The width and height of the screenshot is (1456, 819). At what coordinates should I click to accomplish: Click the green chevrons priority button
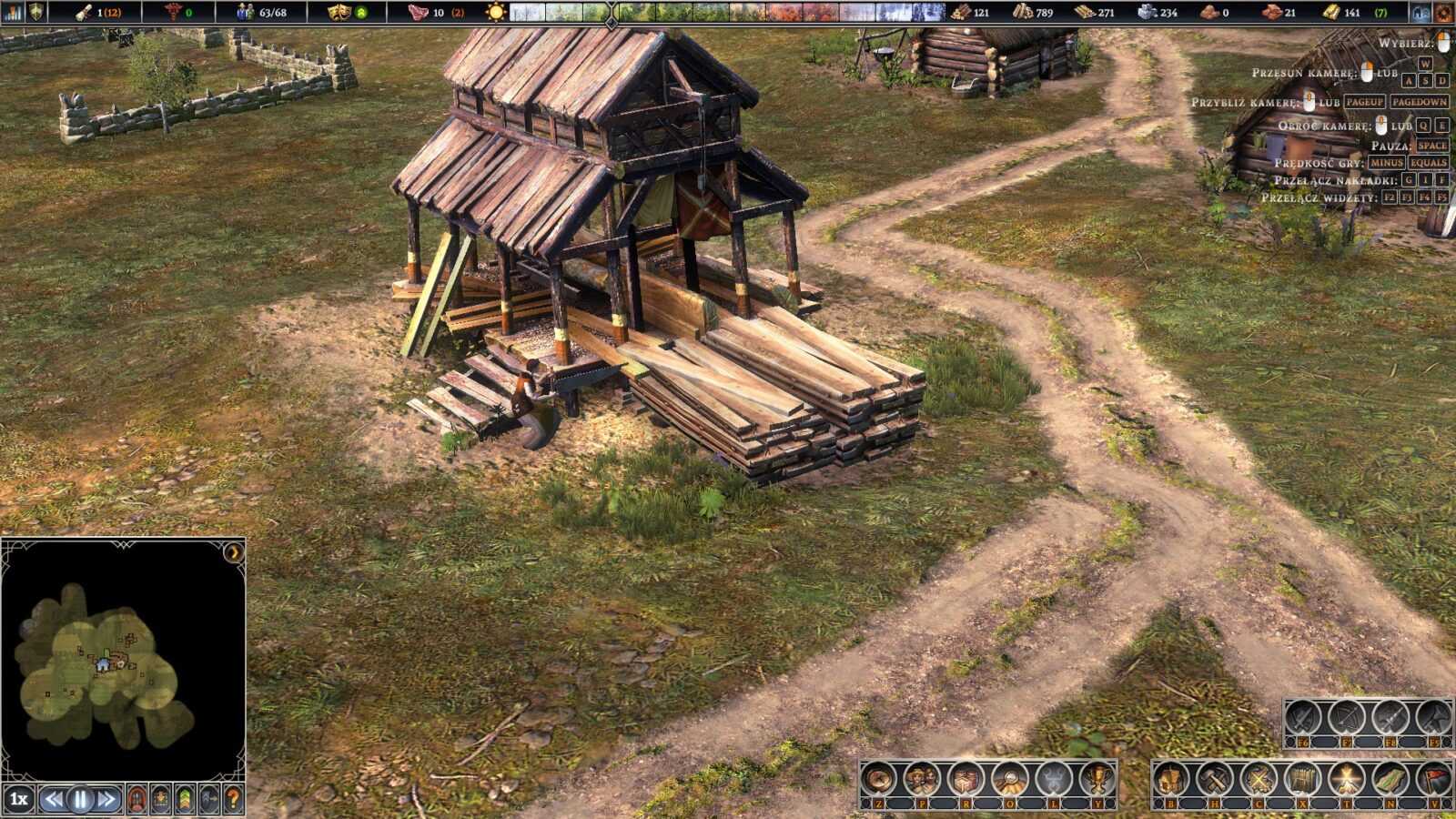(185, 800)
